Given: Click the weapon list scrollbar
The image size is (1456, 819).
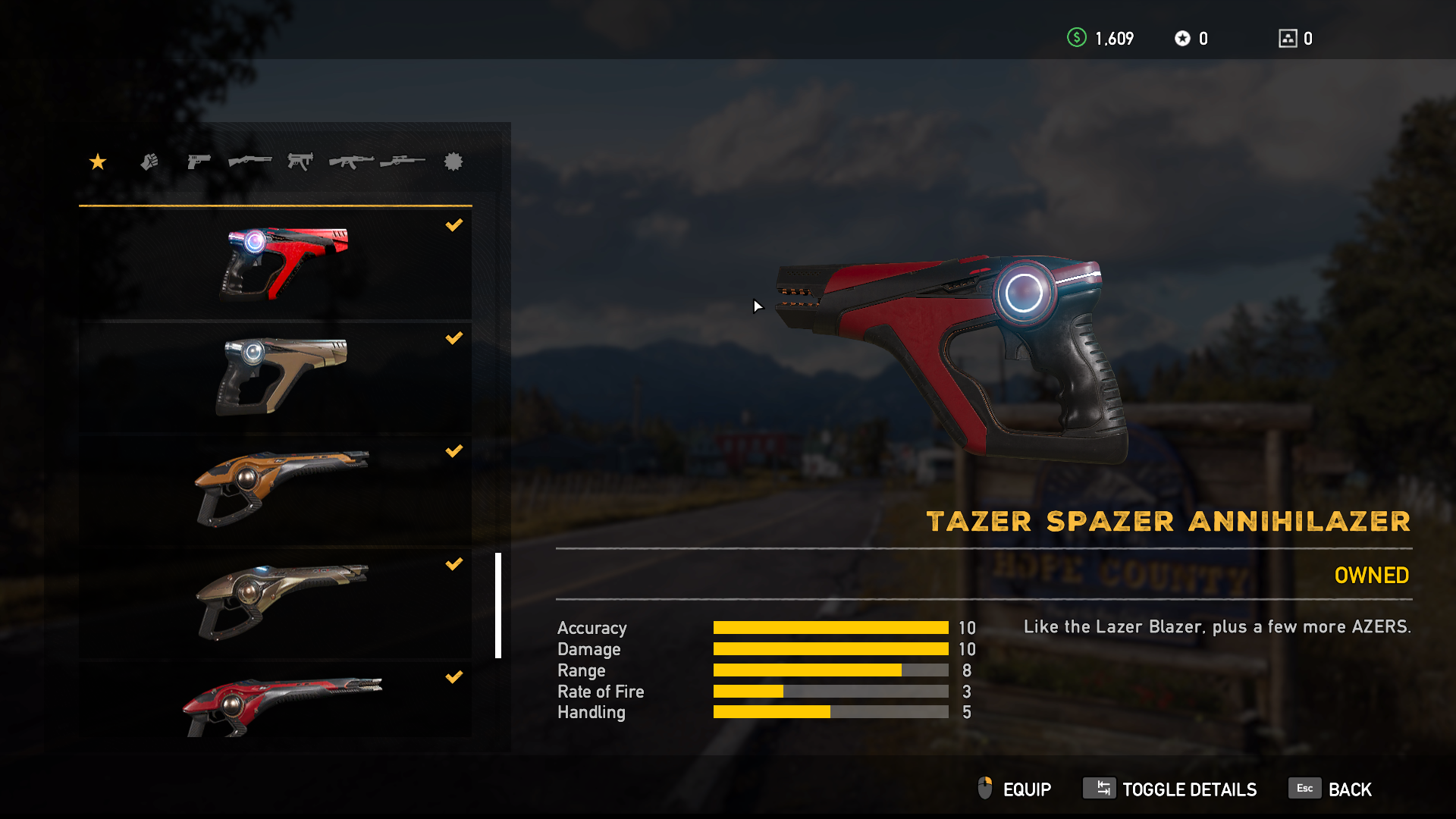Looking at the screenshot, I should tap(498, 605).
